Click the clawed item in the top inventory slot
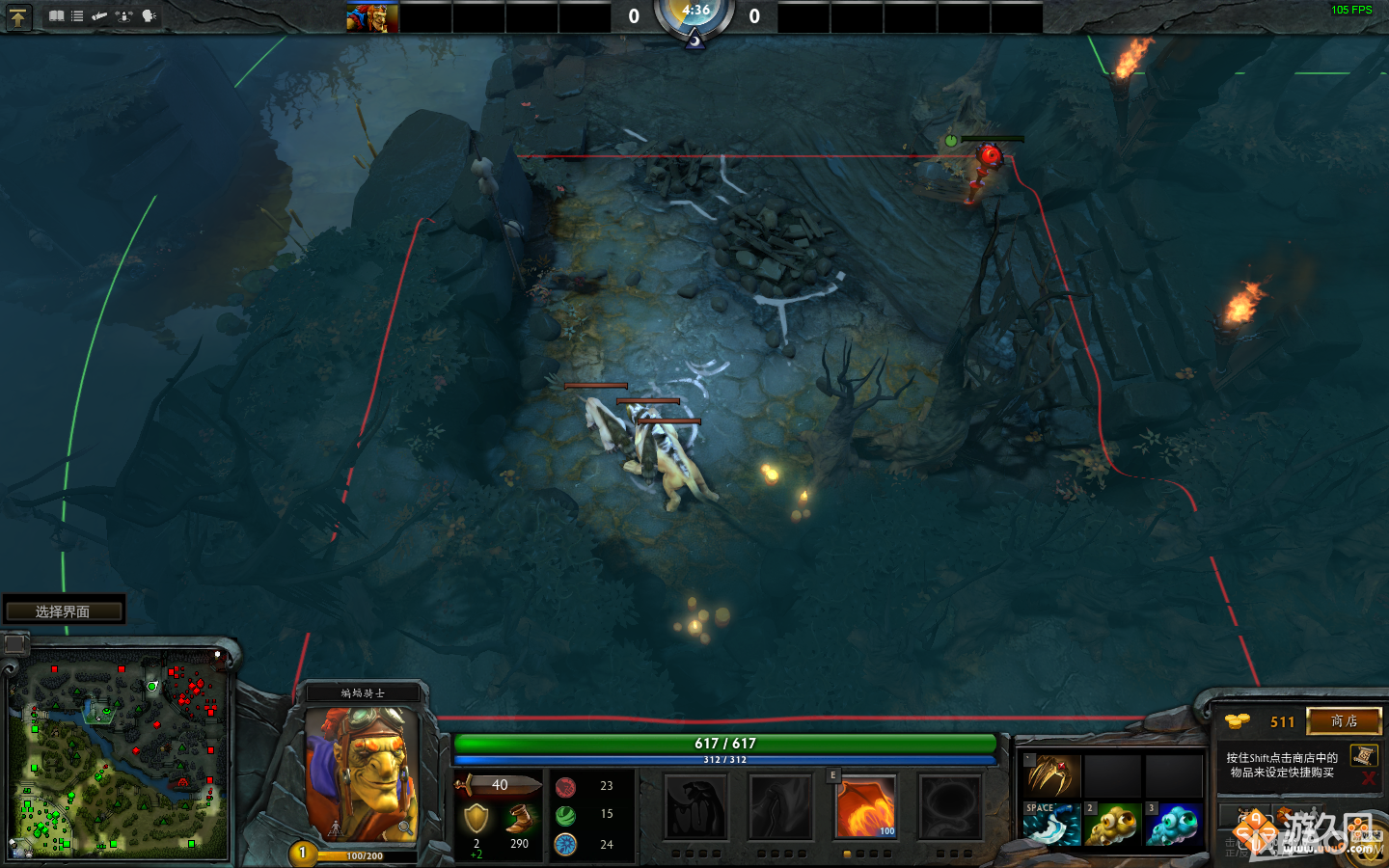1389x868 pixels. coord(1051,775)
